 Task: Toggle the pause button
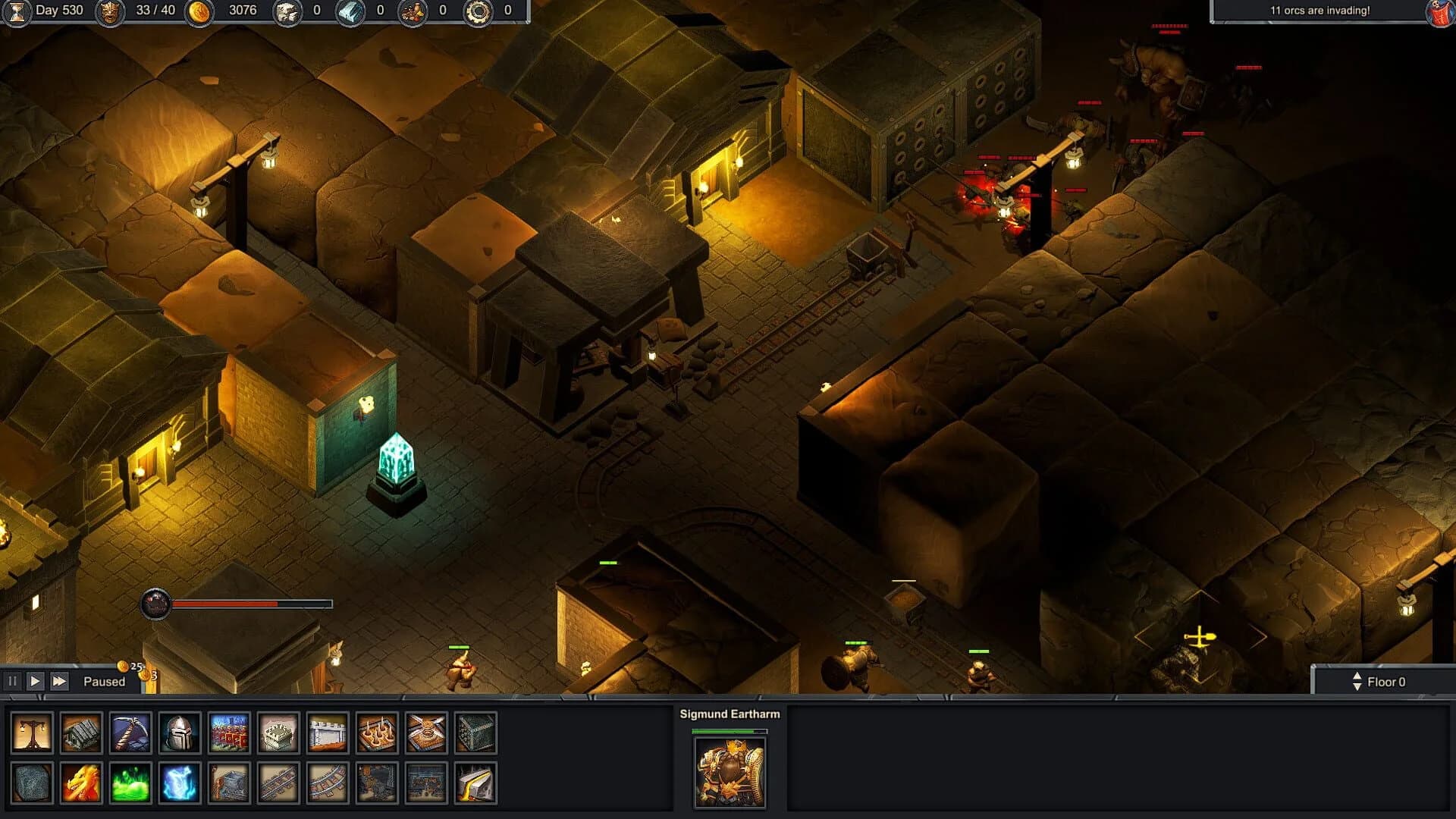[14, 680]
